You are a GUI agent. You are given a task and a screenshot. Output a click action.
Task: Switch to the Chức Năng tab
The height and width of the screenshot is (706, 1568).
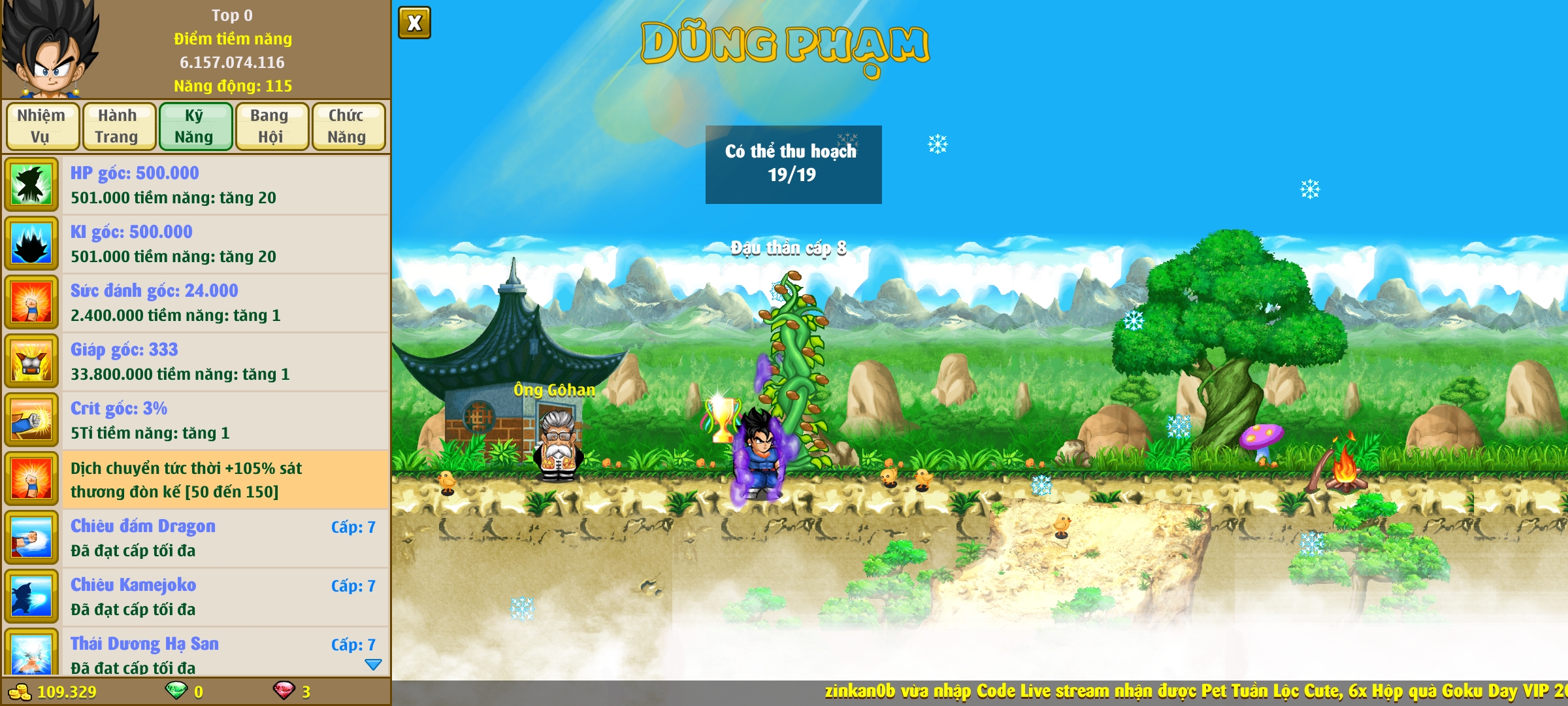348,126
